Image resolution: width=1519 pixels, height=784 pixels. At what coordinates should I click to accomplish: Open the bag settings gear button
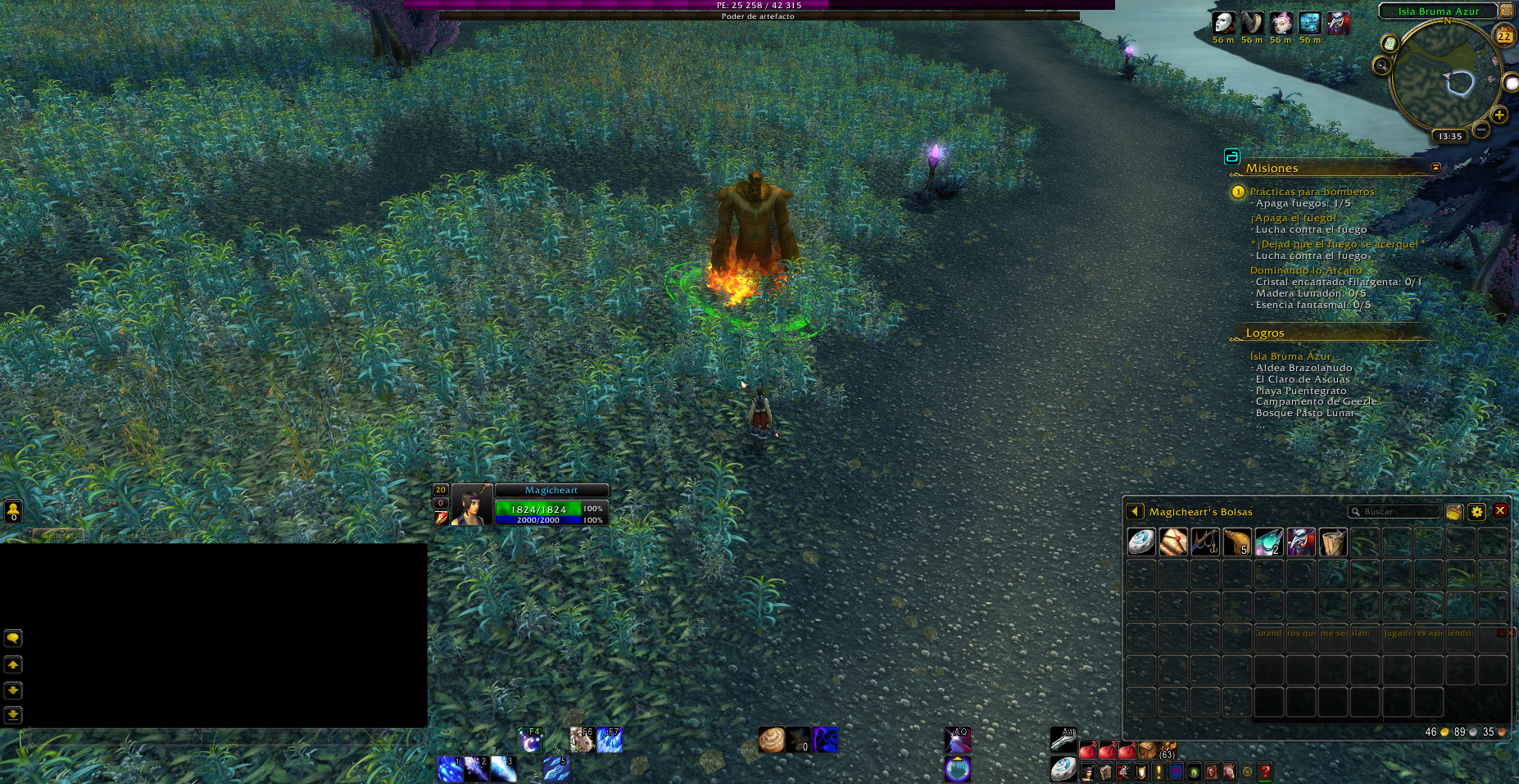click(x=1476, y=511)
